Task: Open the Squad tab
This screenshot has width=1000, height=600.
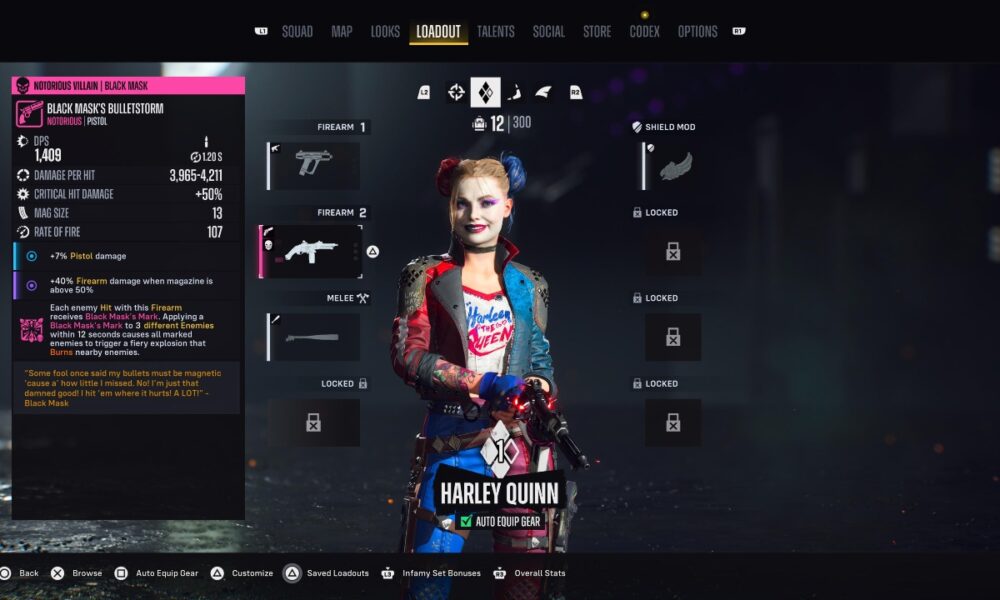Action: (297, 31)
